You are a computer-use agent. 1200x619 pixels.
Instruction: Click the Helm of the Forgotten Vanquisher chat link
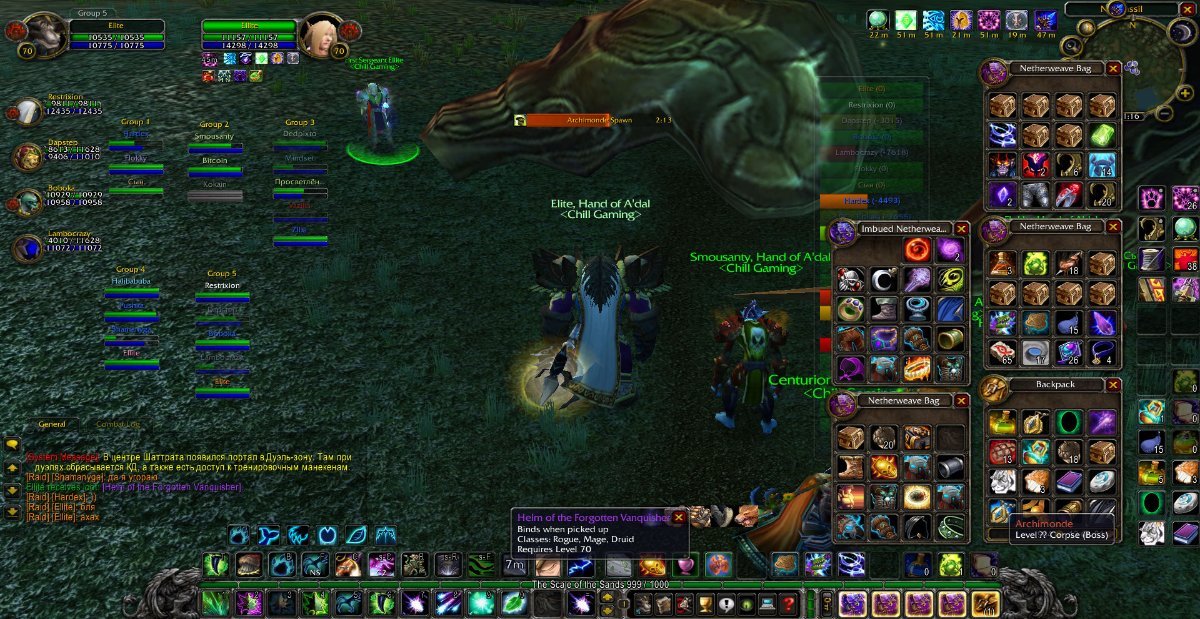(183, 487)
